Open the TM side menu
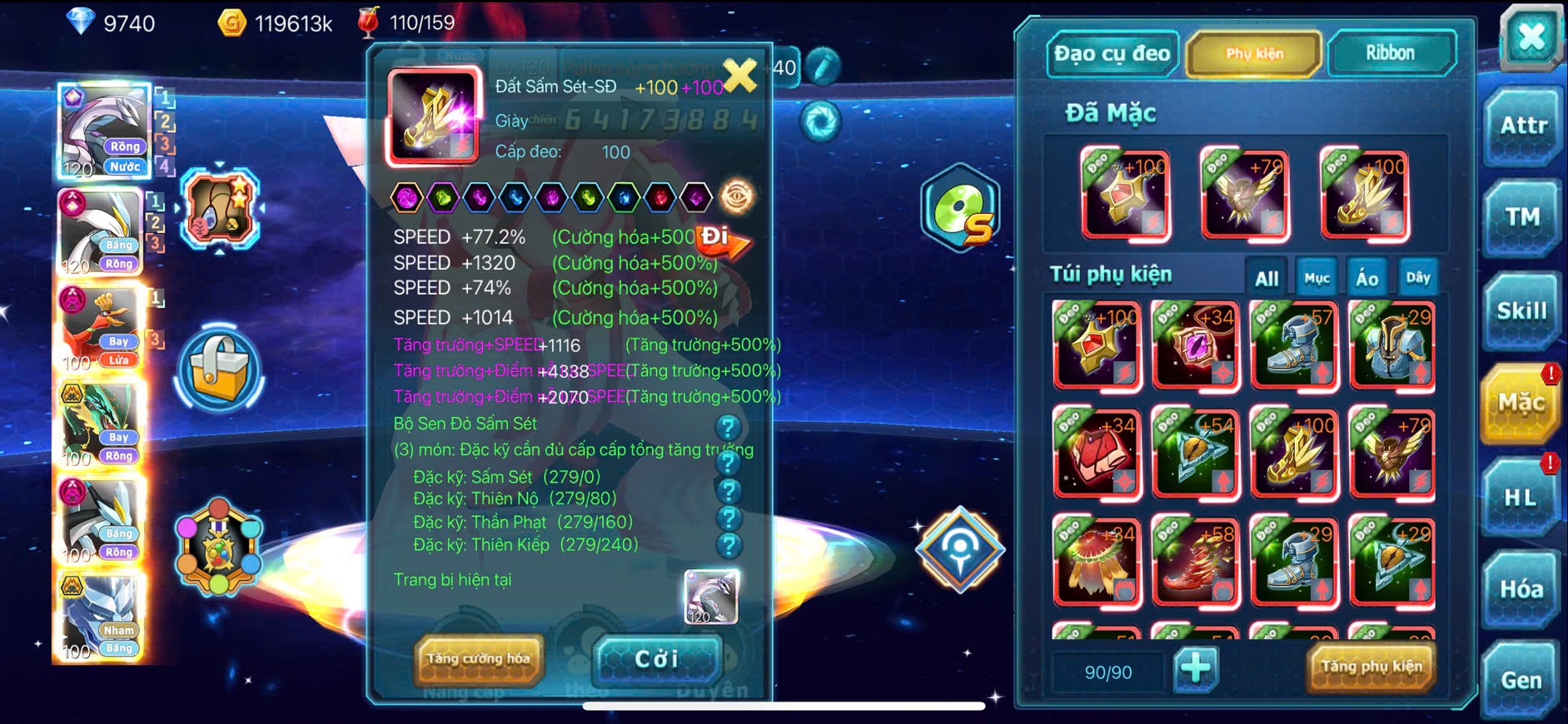This screenshot has width=1568, height=724. tap(1522, 217)
